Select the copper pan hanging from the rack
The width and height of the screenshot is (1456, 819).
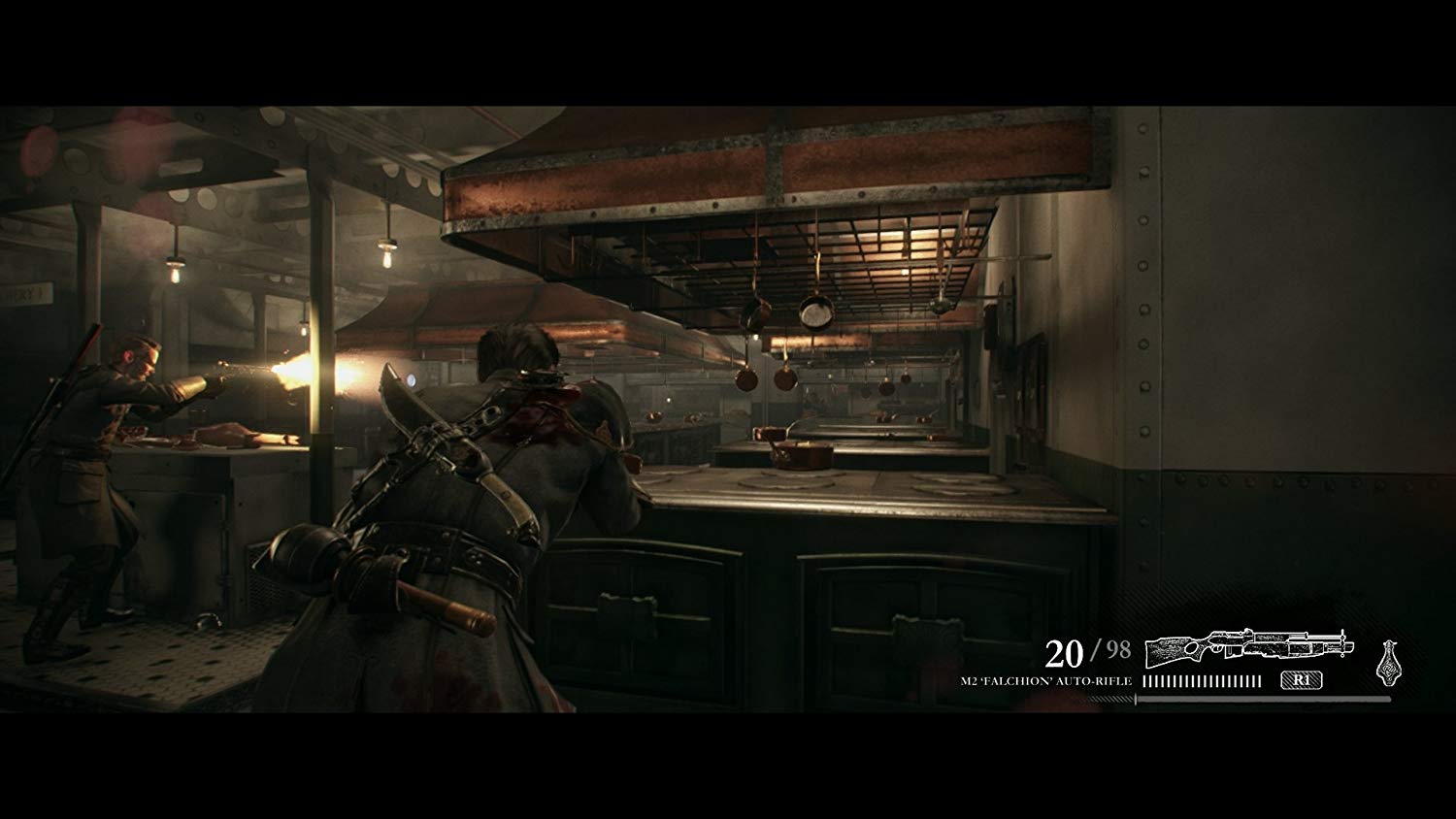[x=813, y=314]
